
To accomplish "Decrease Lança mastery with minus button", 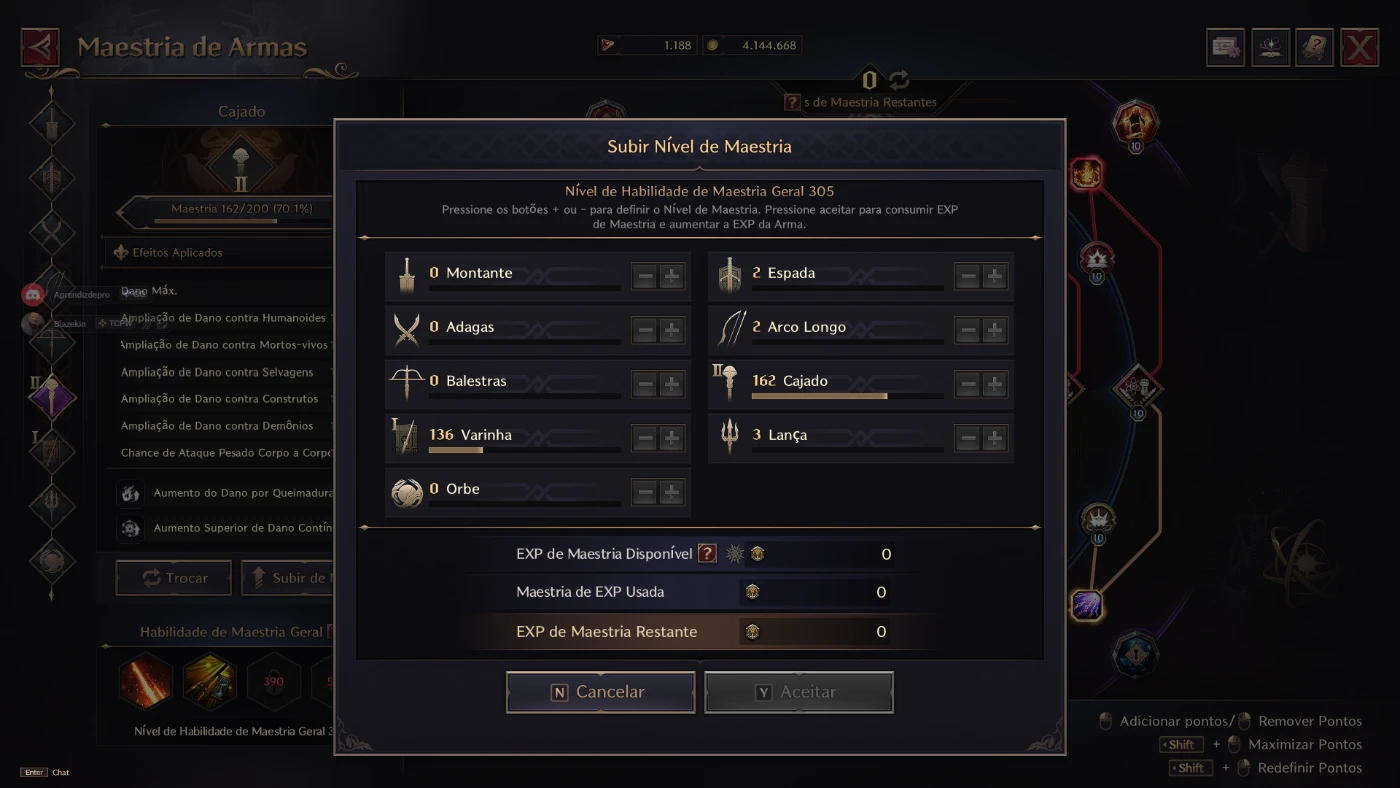I will tap(968, 438).
